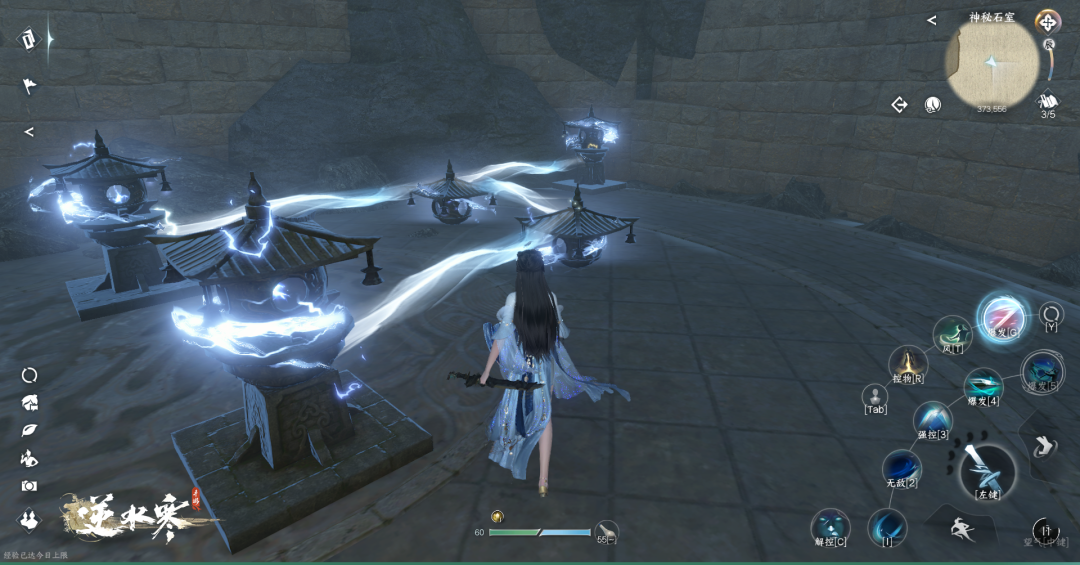Image resolution: width=1080 pixels, height=565 pixels.
Task: Use the 解控[C] break-free skill
Action: pyautogui.click(x=830, y=526)
